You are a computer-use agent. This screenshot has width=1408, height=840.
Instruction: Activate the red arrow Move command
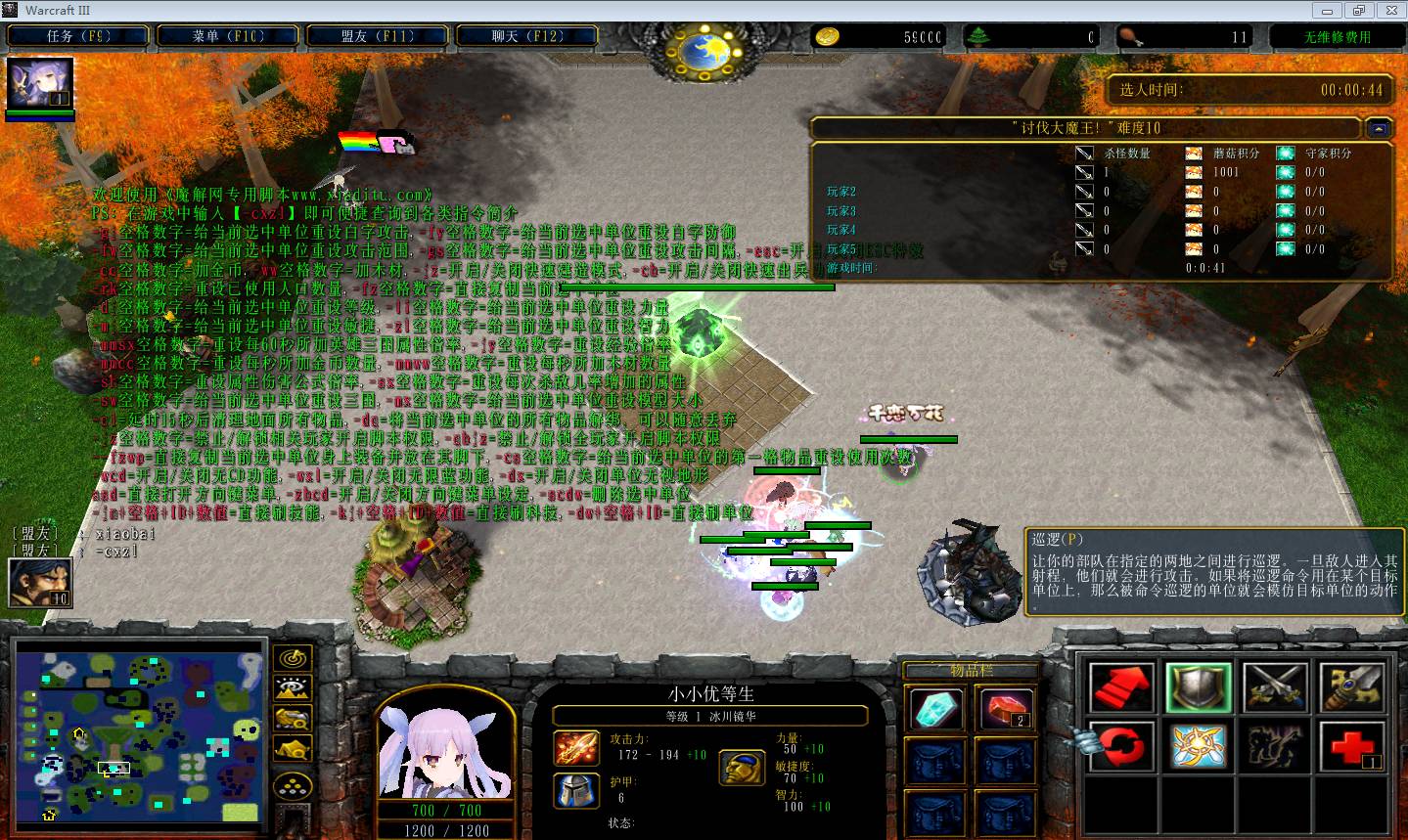pyautogui.click(x=1120, y=686)
